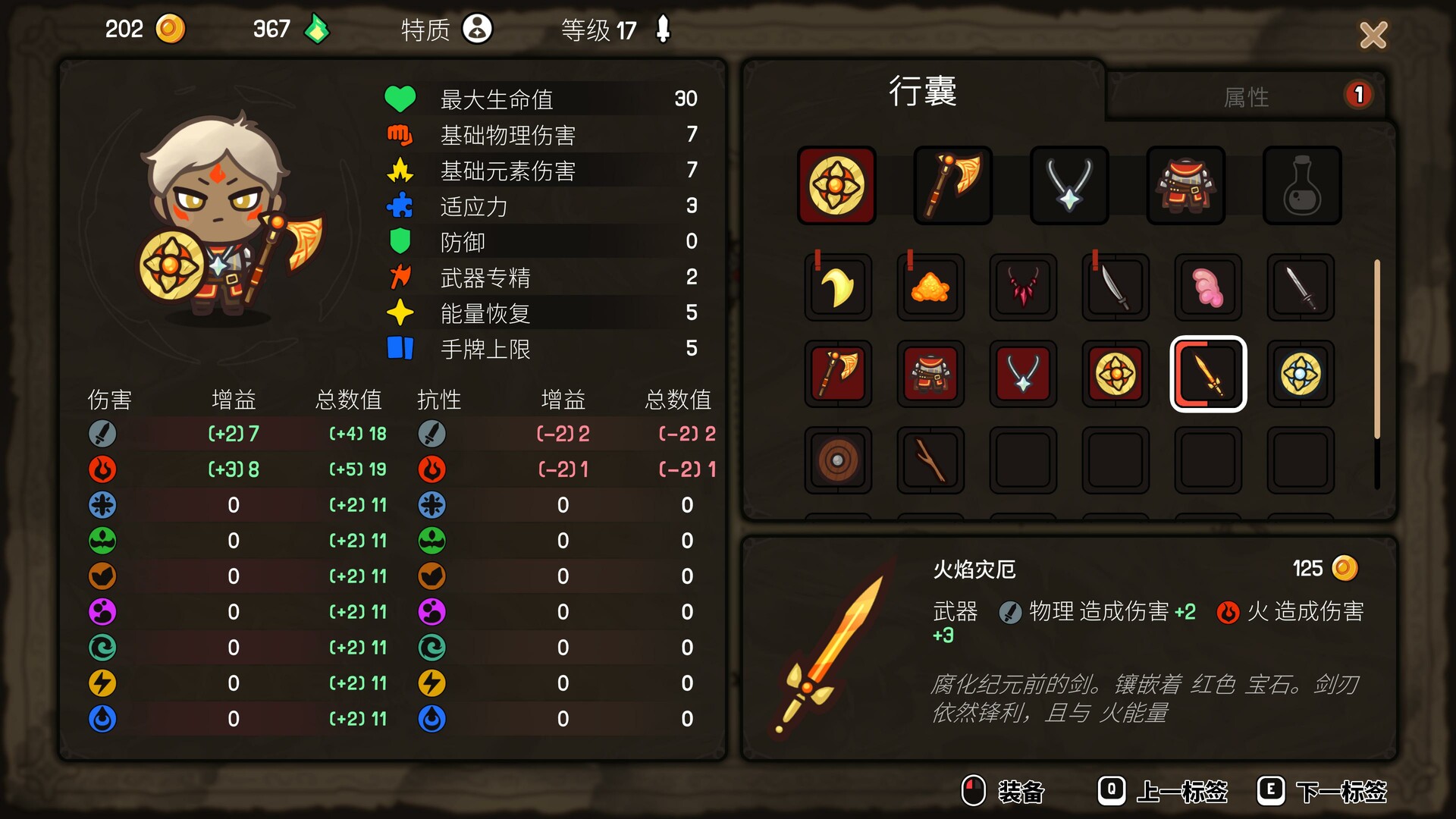Select the golden claw item with red alert marker
Viewport: 1456px width, 819px height.
[837, 287]
